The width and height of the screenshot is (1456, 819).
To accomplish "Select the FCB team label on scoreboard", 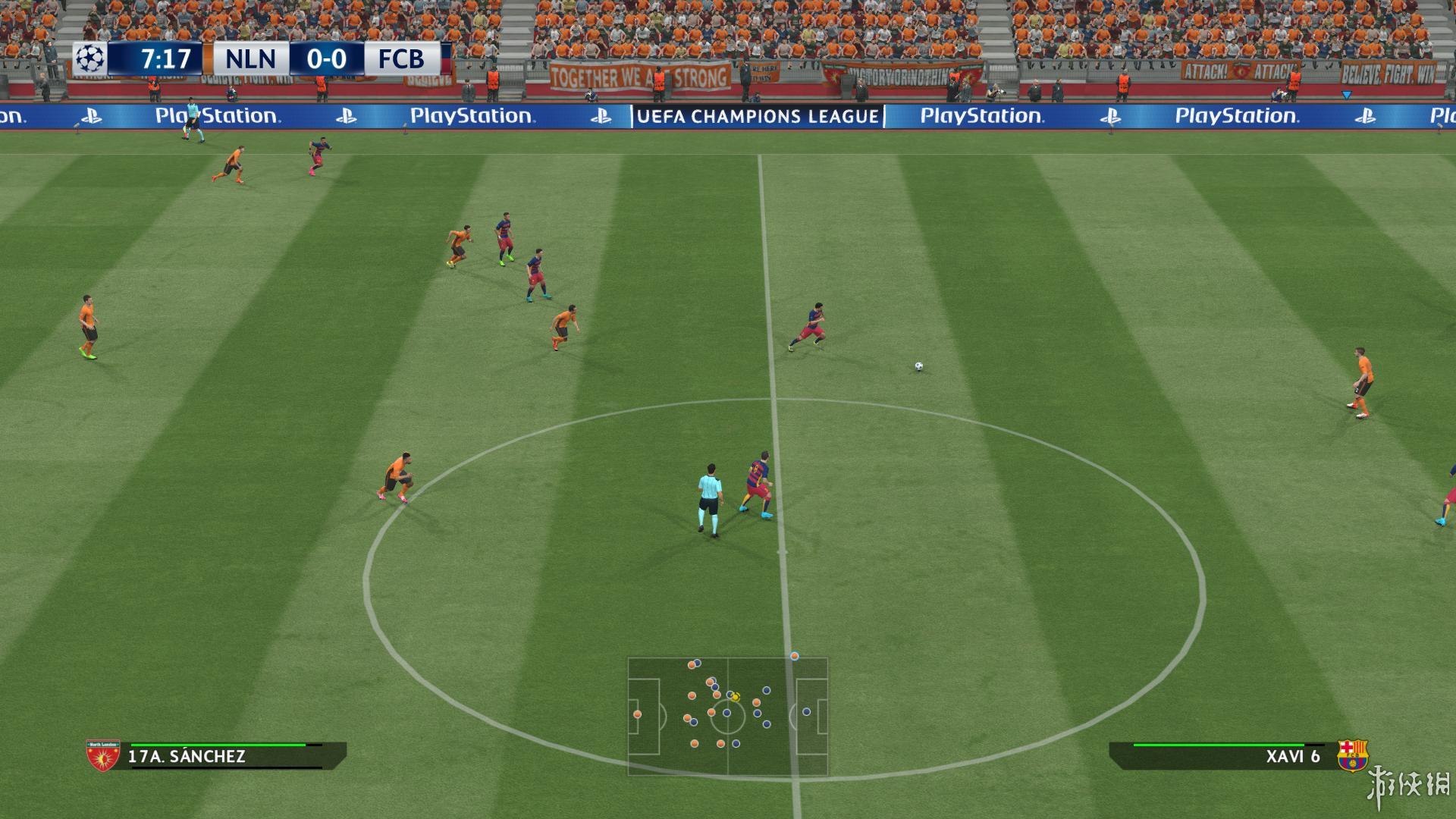I will click(401, 58).
